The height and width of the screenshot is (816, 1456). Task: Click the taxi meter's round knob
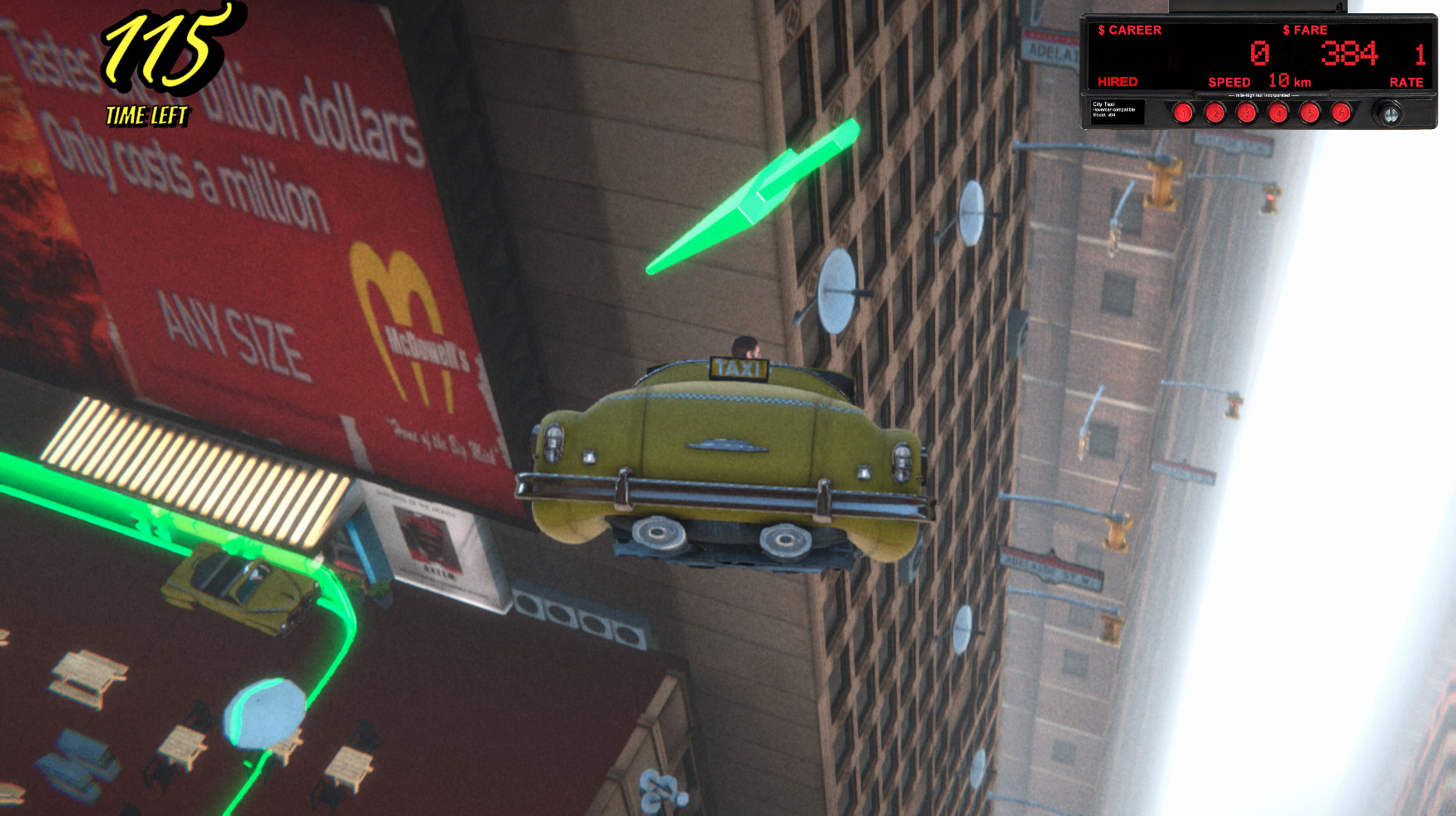[1391, 113]
